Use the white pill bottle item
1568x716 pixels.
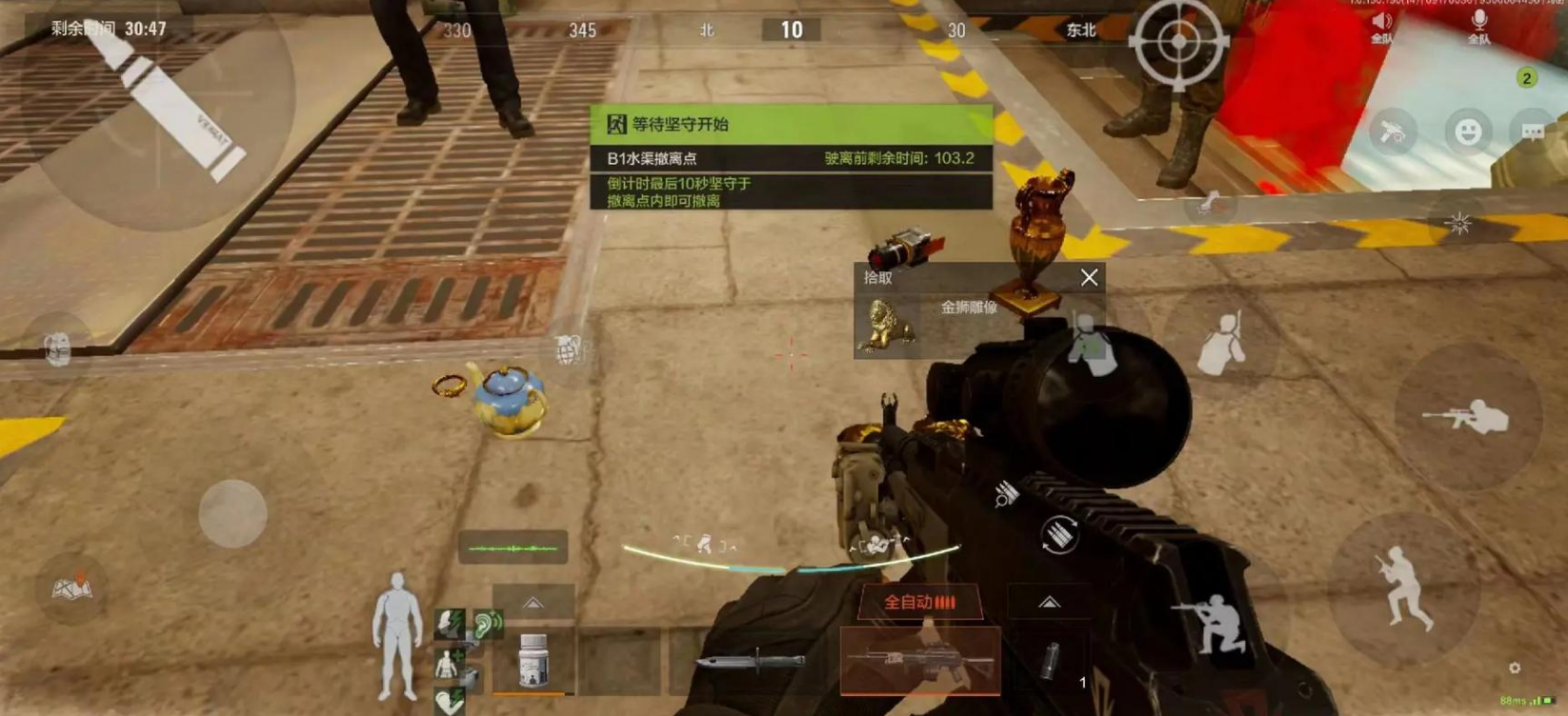point(533,660)
